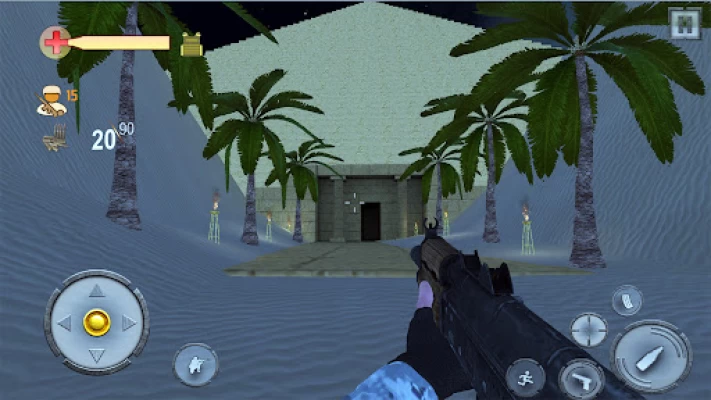Tap the down arrow on the movement pad
The width and height of the screenshot is (711, 400).
point(96,354)
